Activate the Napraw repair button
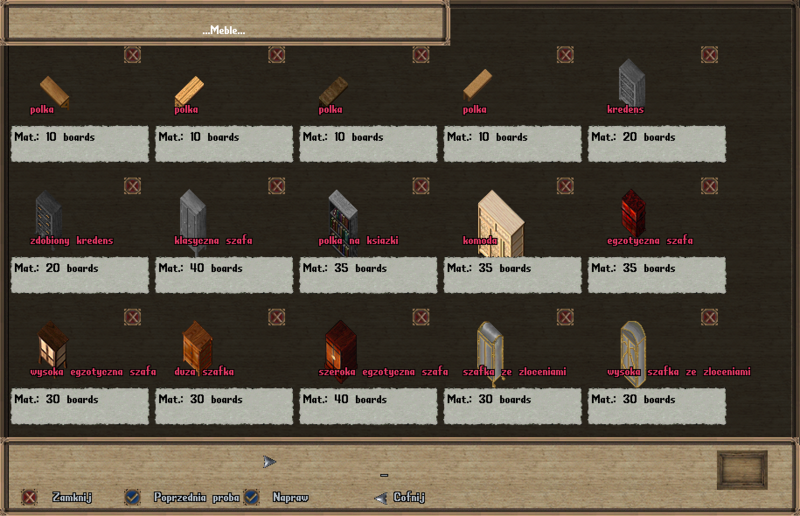 [x=252, y=497]
